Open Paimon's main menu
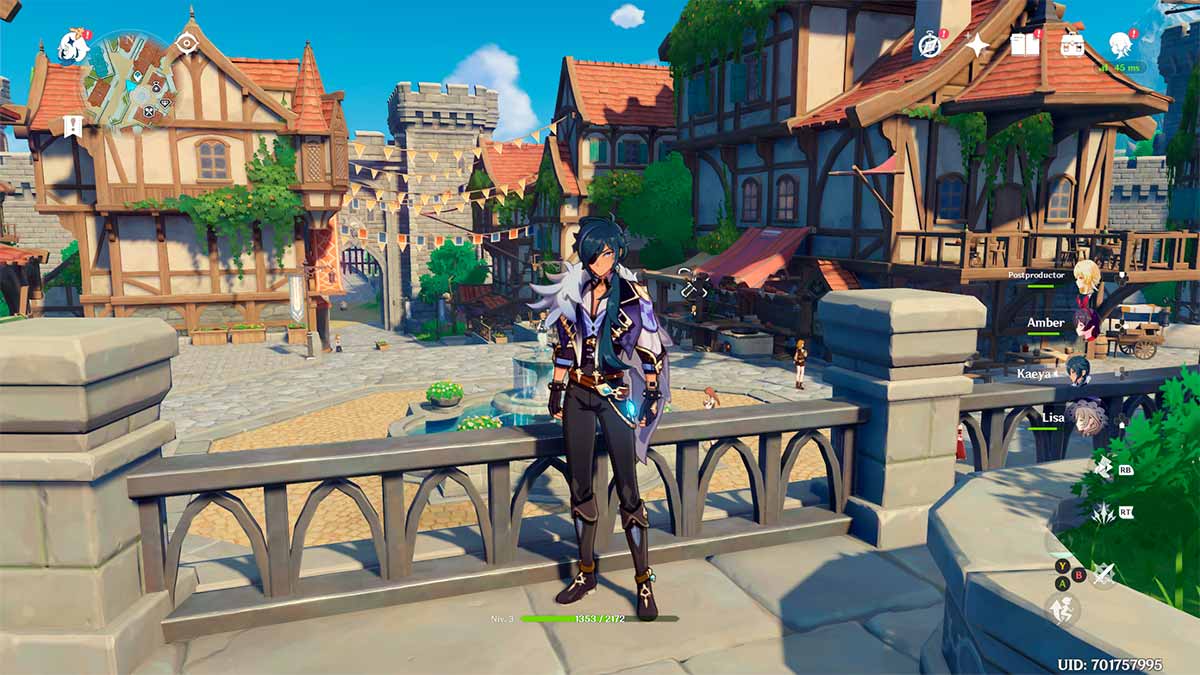This screenshot has width=1200, height=675. [x=72, y=46]
